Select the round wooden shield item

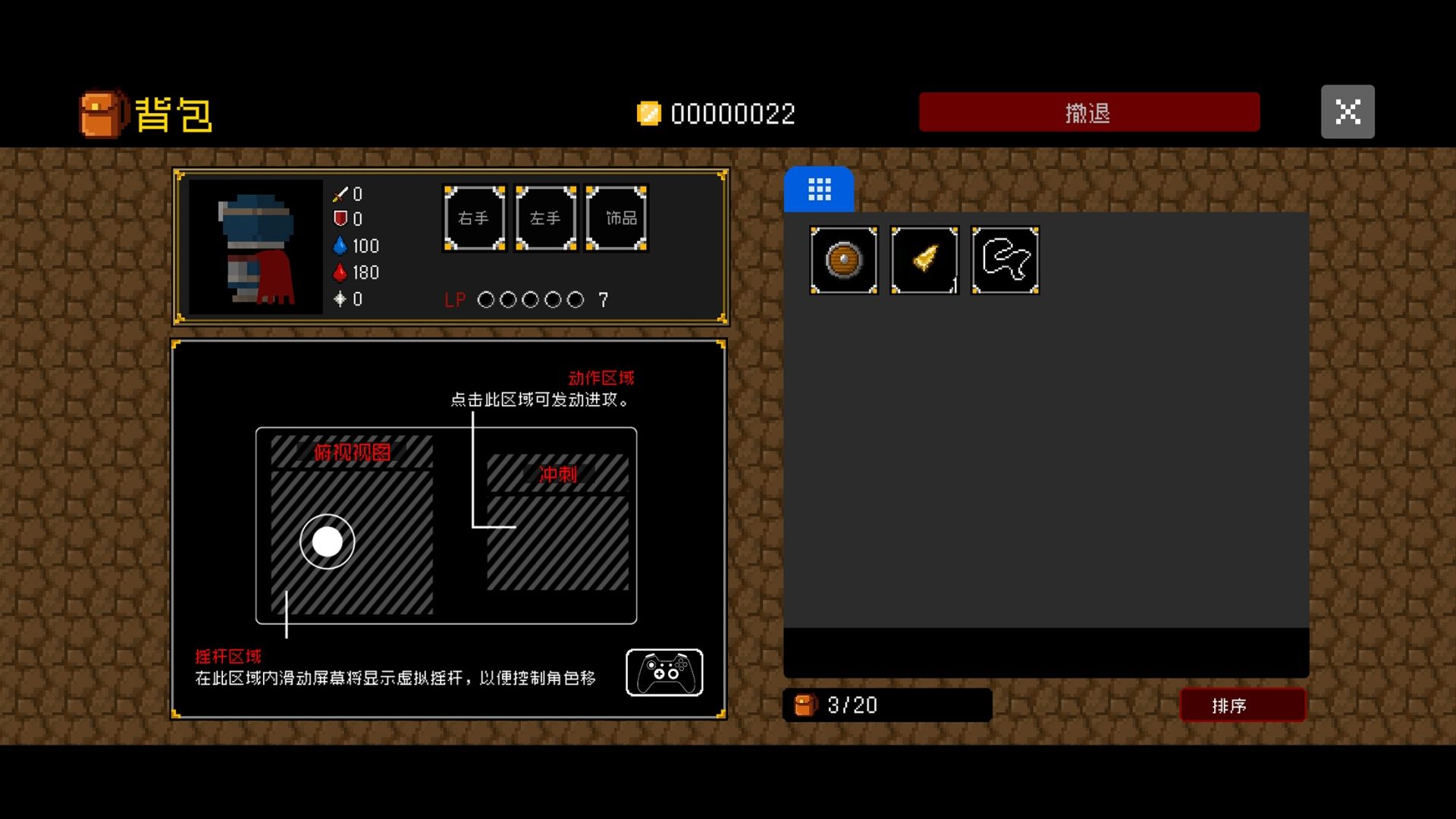pyautogui.click(x=843, y=260)
